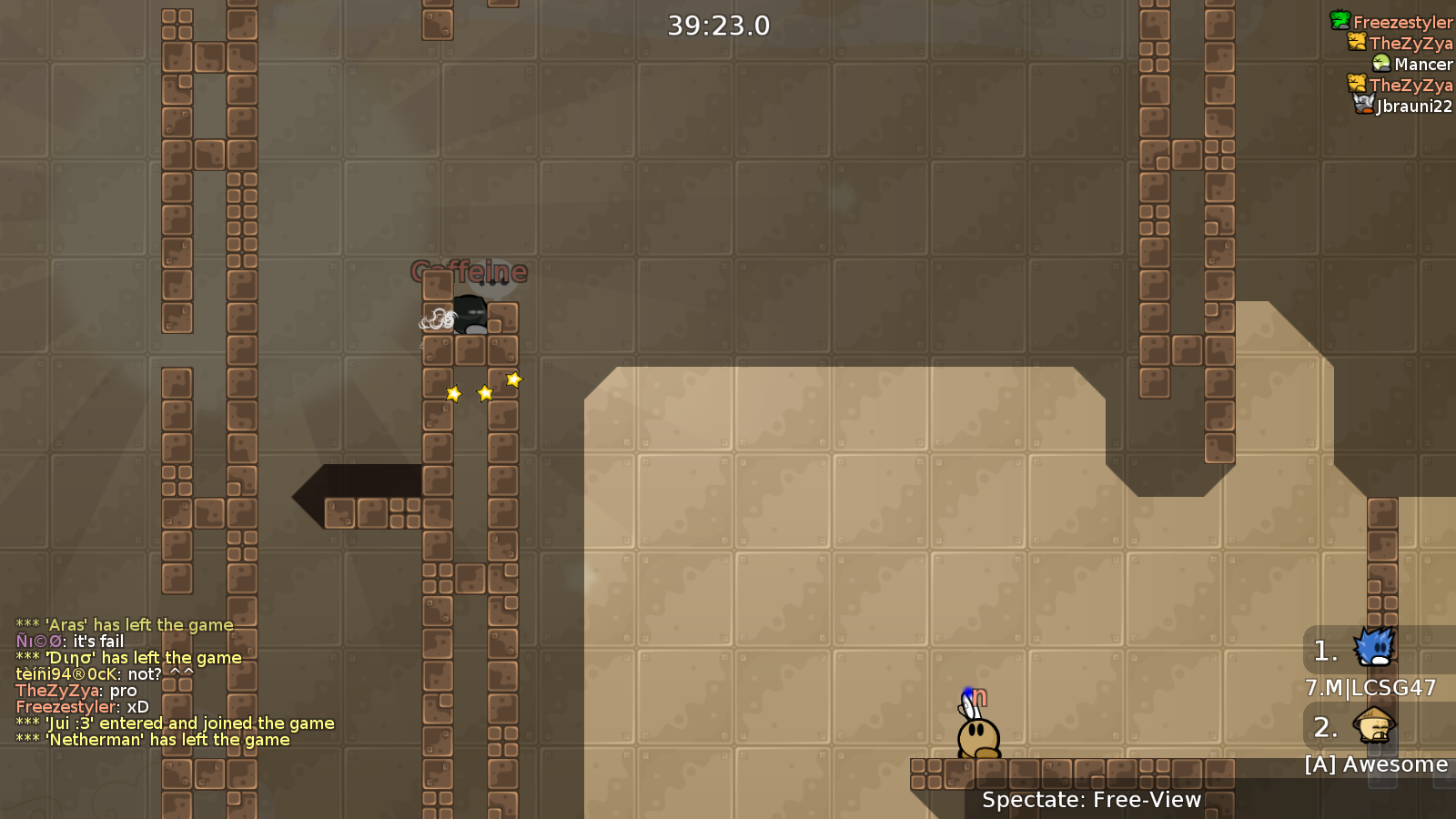Pick Mancer in the top-right player feed
Screen dimensions: 1456x819
[x=1422, y=64]
